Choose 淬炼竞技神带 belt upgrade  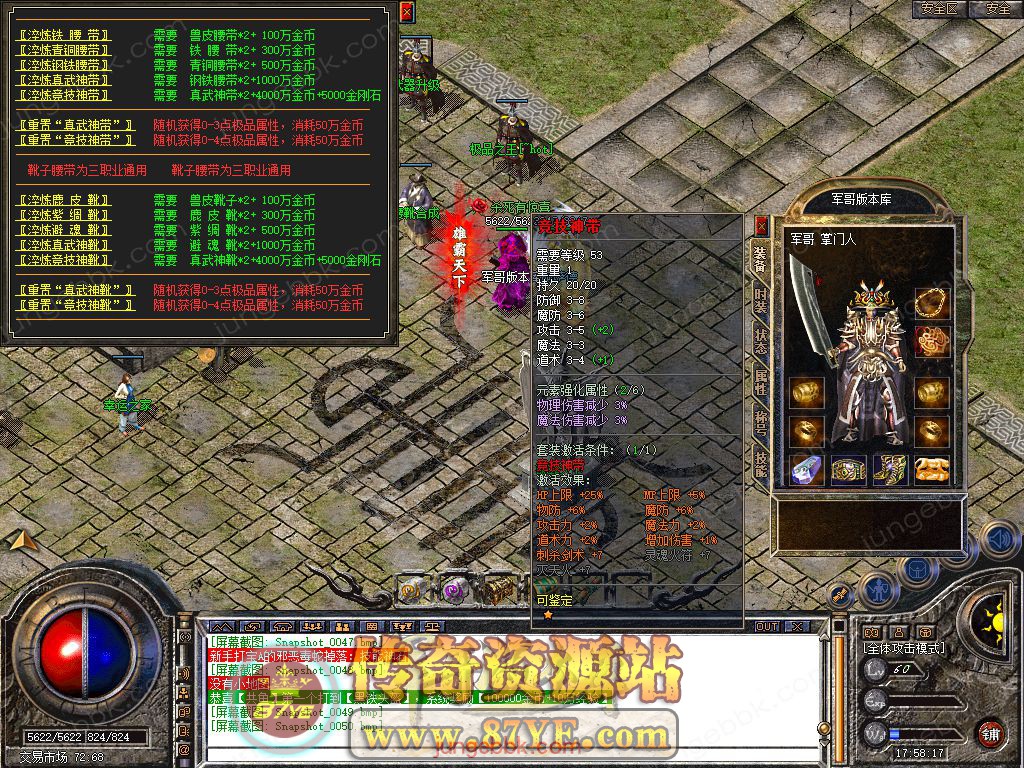pyautogui.click(x=65, y=95)
